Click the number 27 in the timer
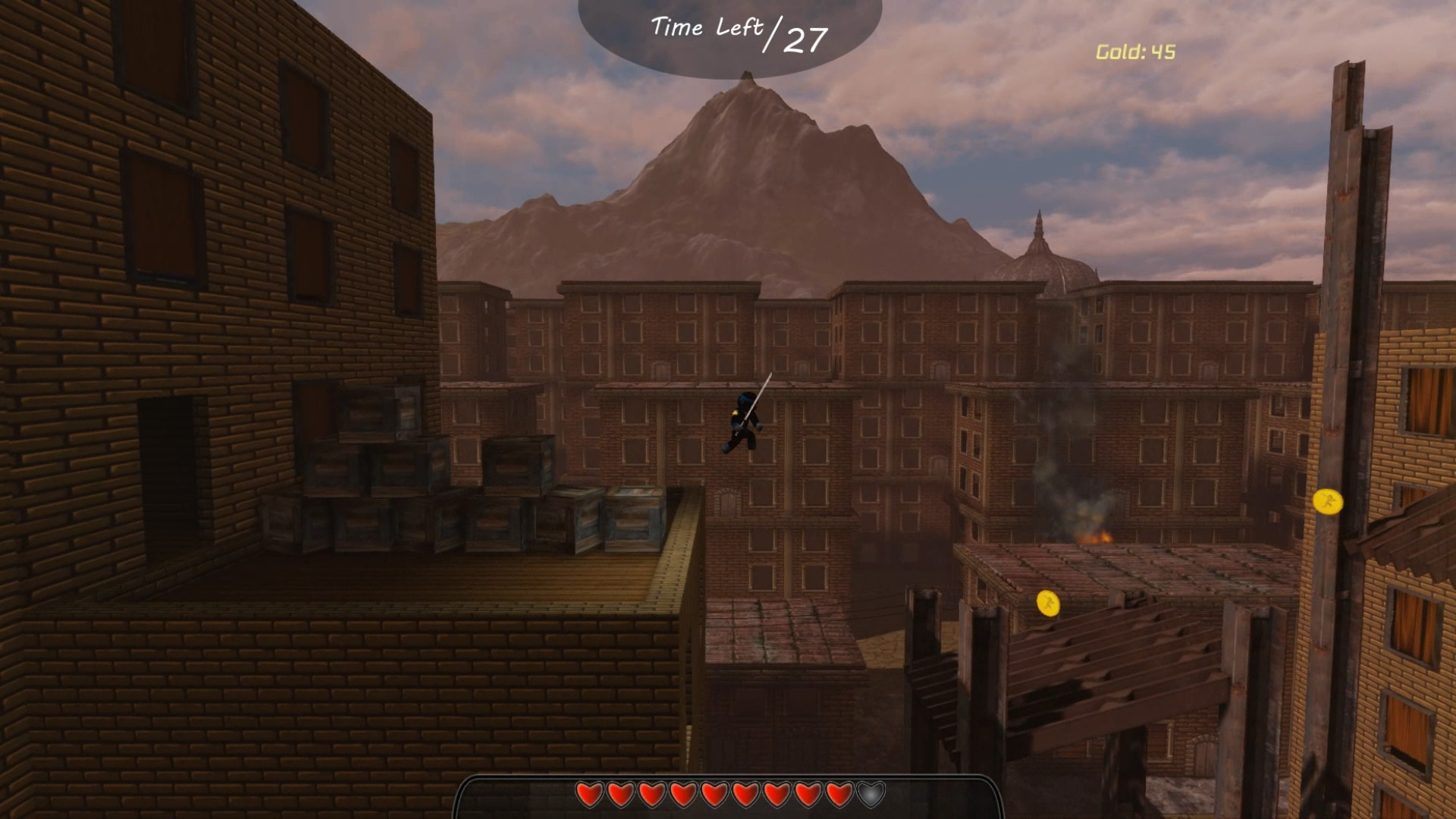The width and height of the screenshot is (1456, 819). (x=805, y=39)
